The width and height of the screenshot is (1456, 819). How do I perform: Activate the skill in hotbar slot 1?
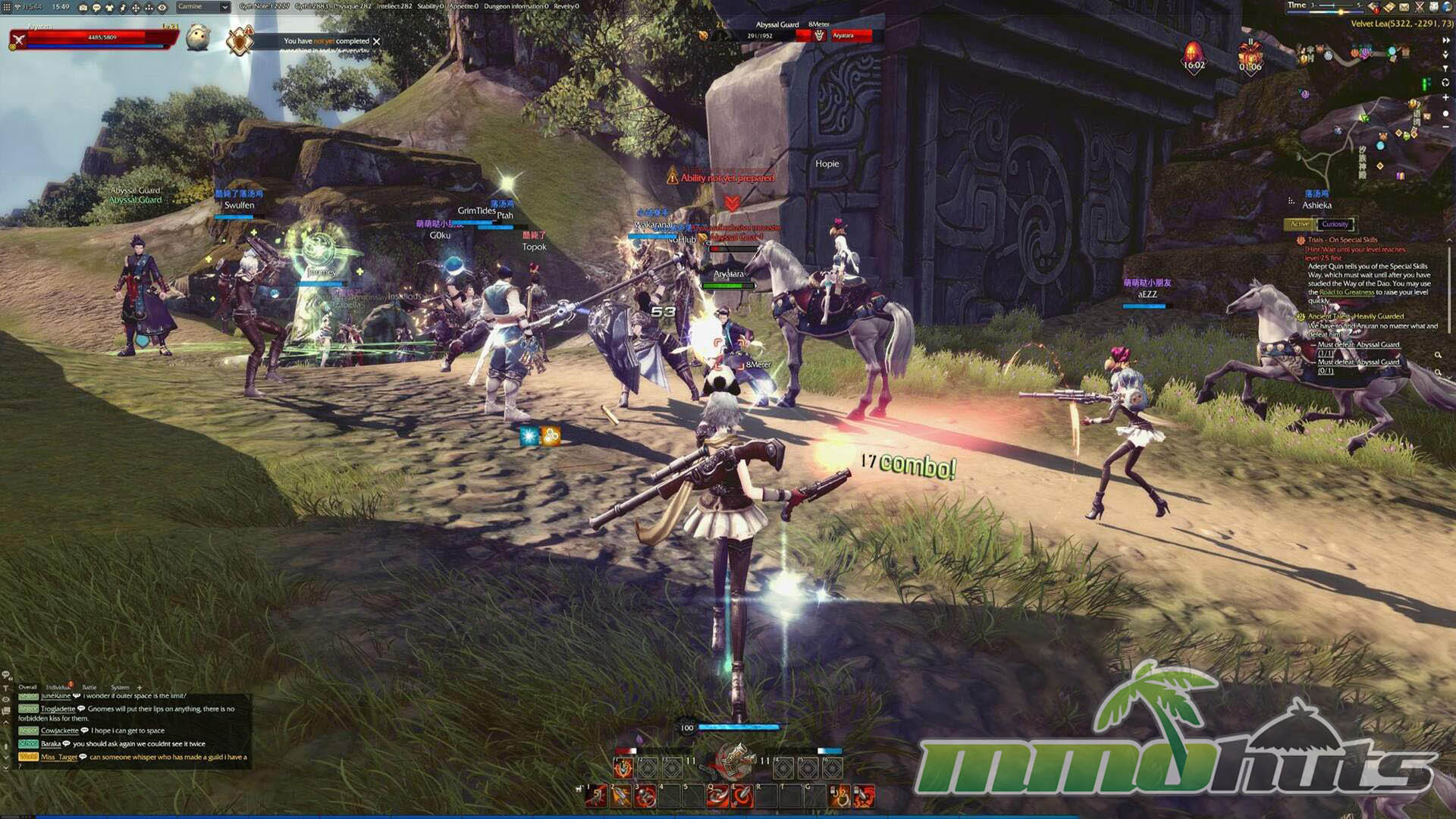597,795
